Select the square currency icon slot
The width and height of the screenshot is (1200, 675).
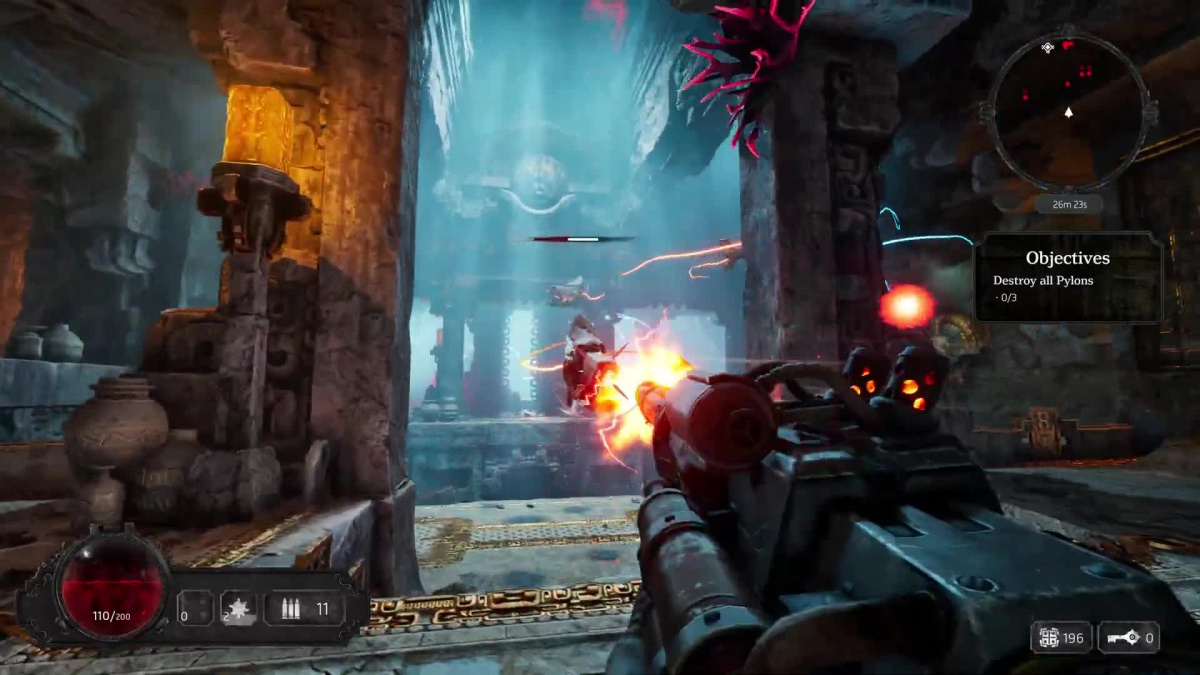pyautogui.click(x=1061, y=638)
